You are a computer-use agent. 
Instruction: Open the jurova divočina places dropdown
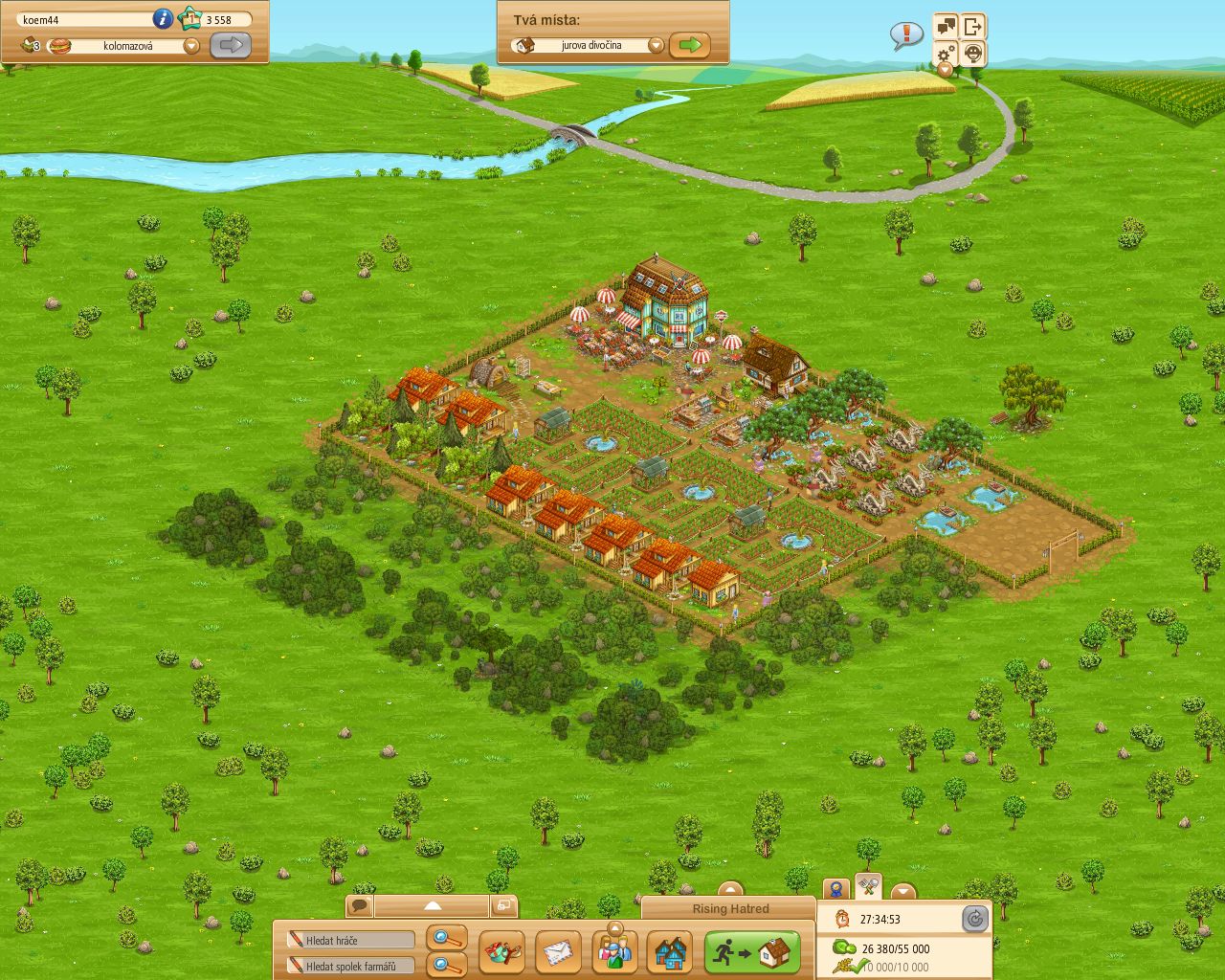click(x=657, y=44)
